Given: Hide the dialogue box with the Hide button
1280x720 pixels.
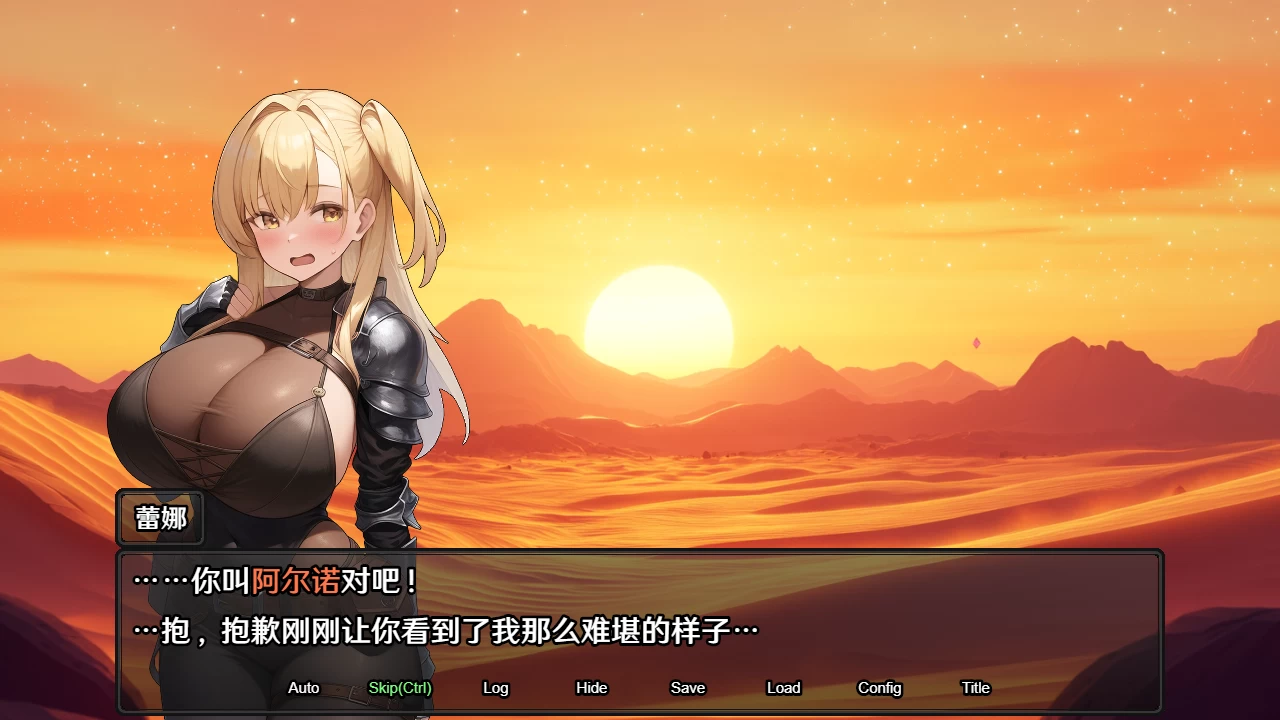Looking at the screenshot, I should pyautogui.click(x=592, y=688).
